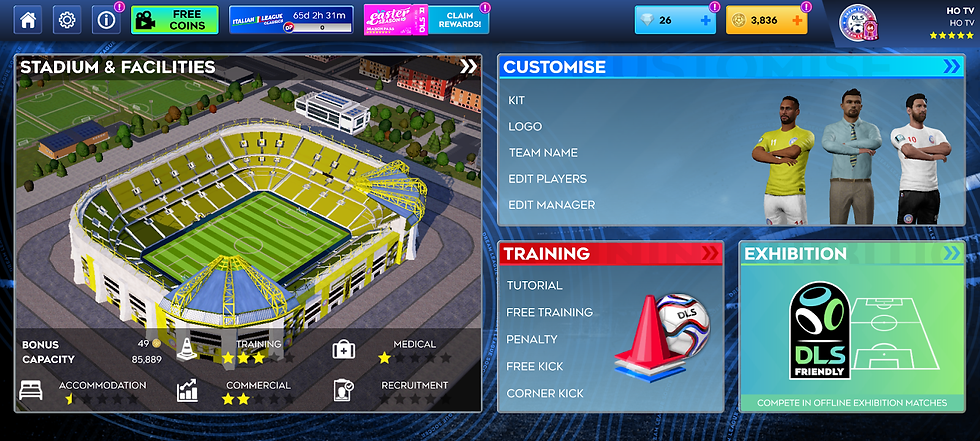Buy more coins with the plus button
980x441 pixels.
pyautogui.click(x=797, y=20)
